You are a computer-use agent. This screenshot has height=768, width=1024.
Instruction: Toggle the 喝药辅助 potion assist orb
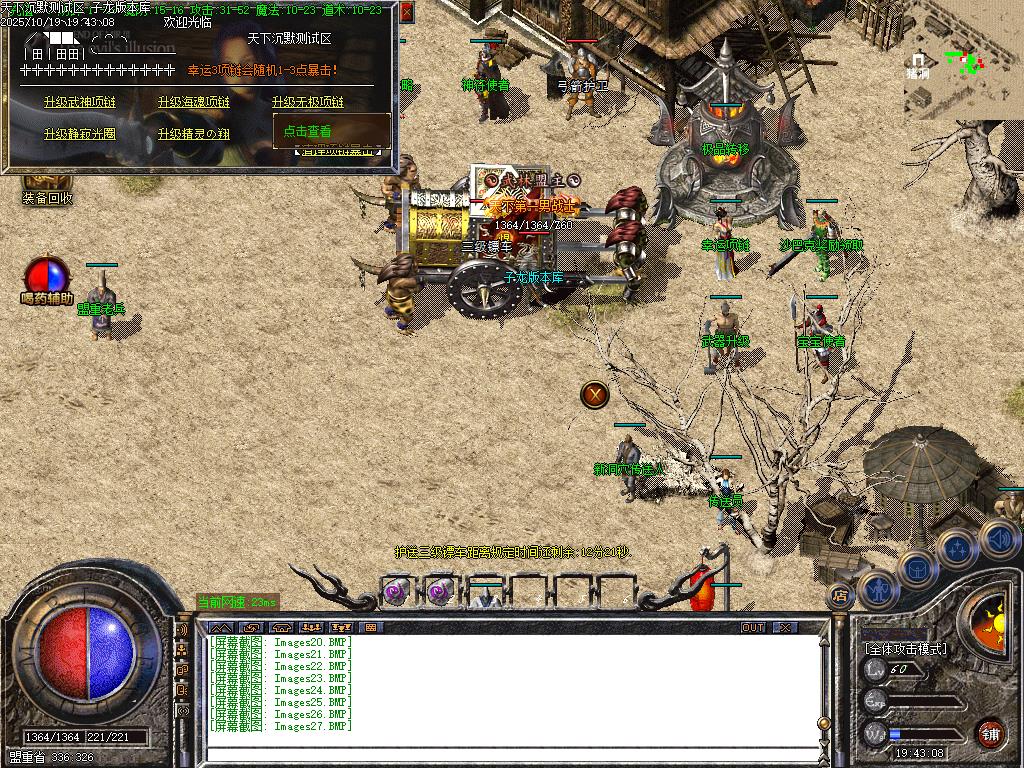(47, 278)
